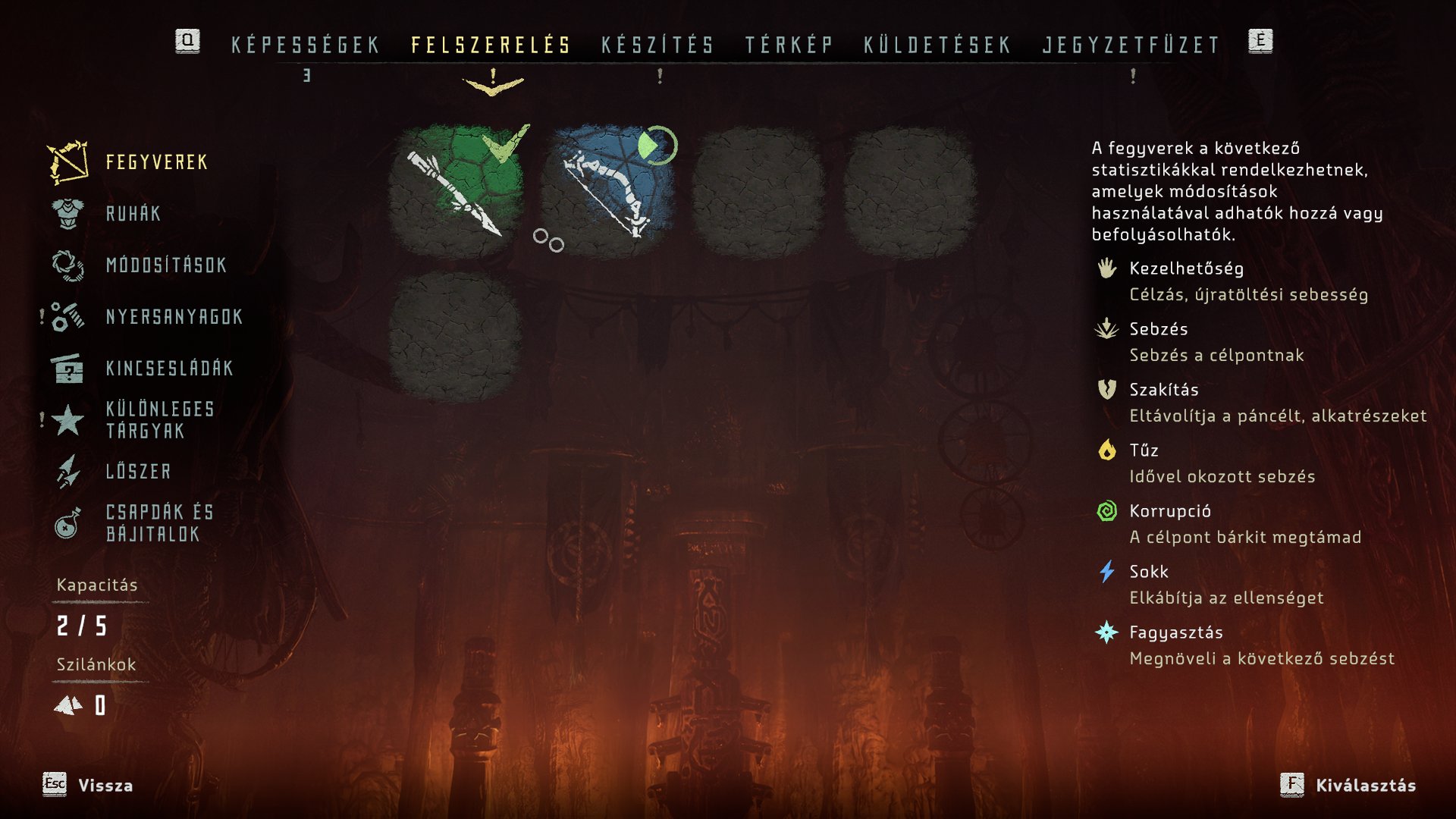
Task: Pick the blue bow weapon slot
Action: (607, 190)
